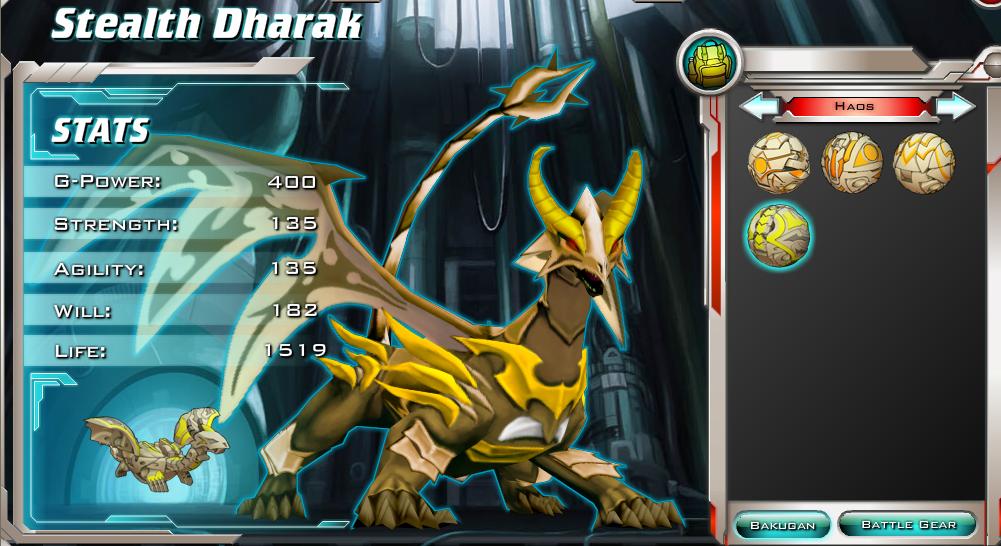This screenshot has width=1001, height=546.
Task: Click the right arrow beside Haos
Action: coord(954,106)
